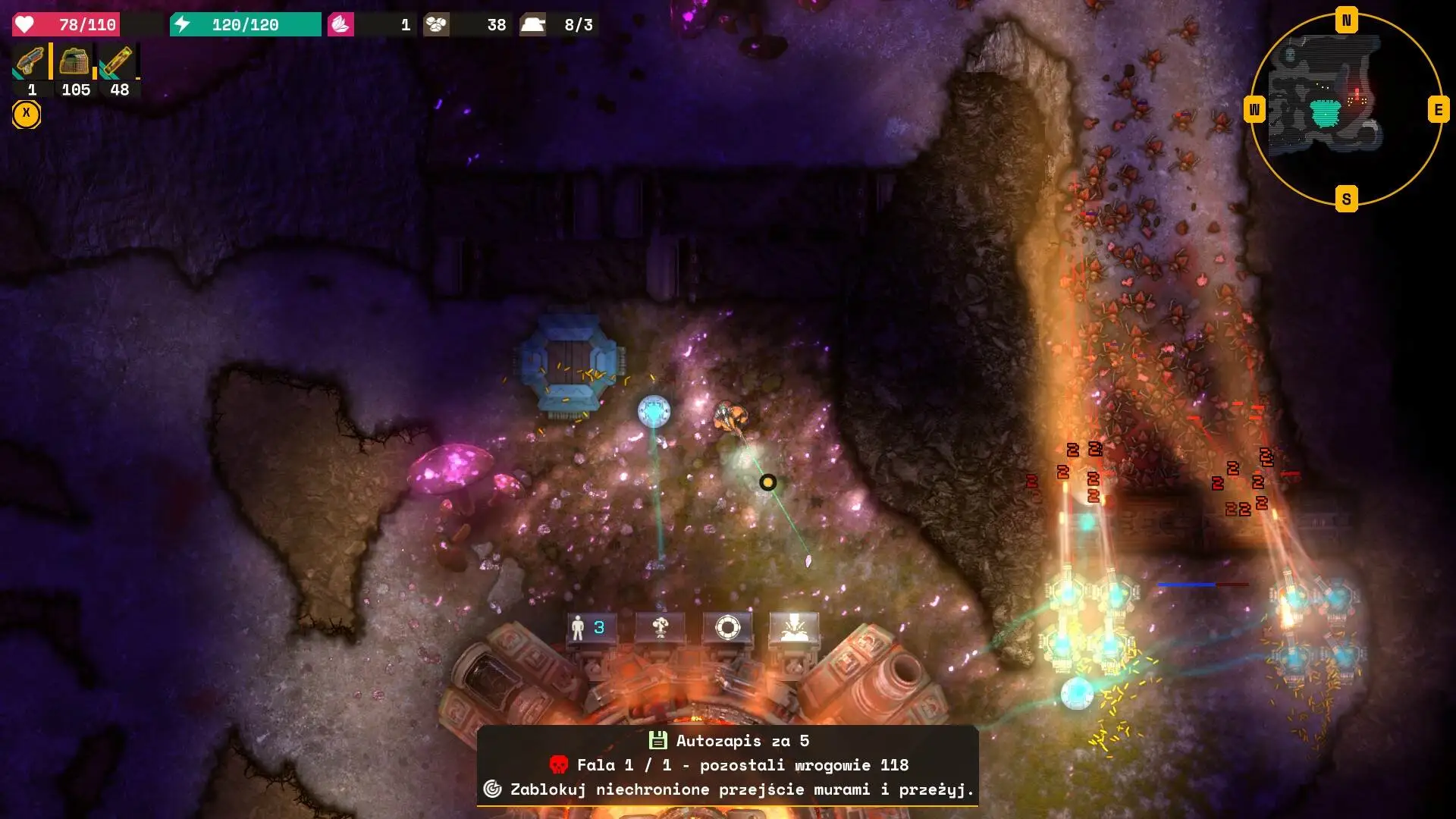Open the colonist panel showing 3
Screen dimensions: 1456x819
pos(589,628)
